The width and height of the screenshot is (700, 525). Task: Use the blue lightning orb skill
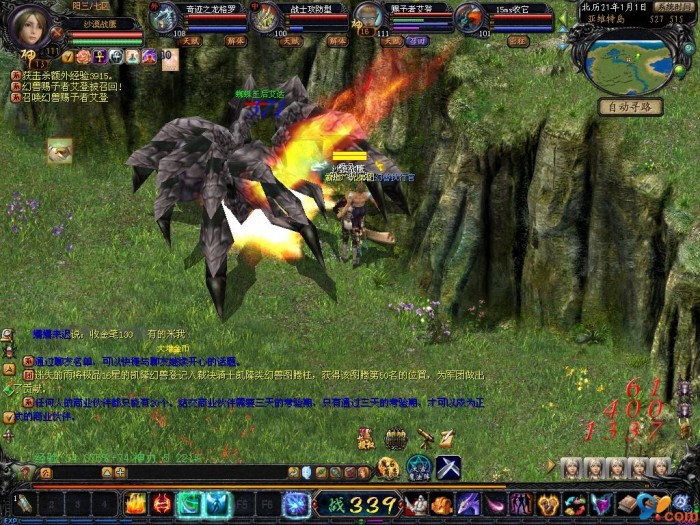(x=296, y=504)
